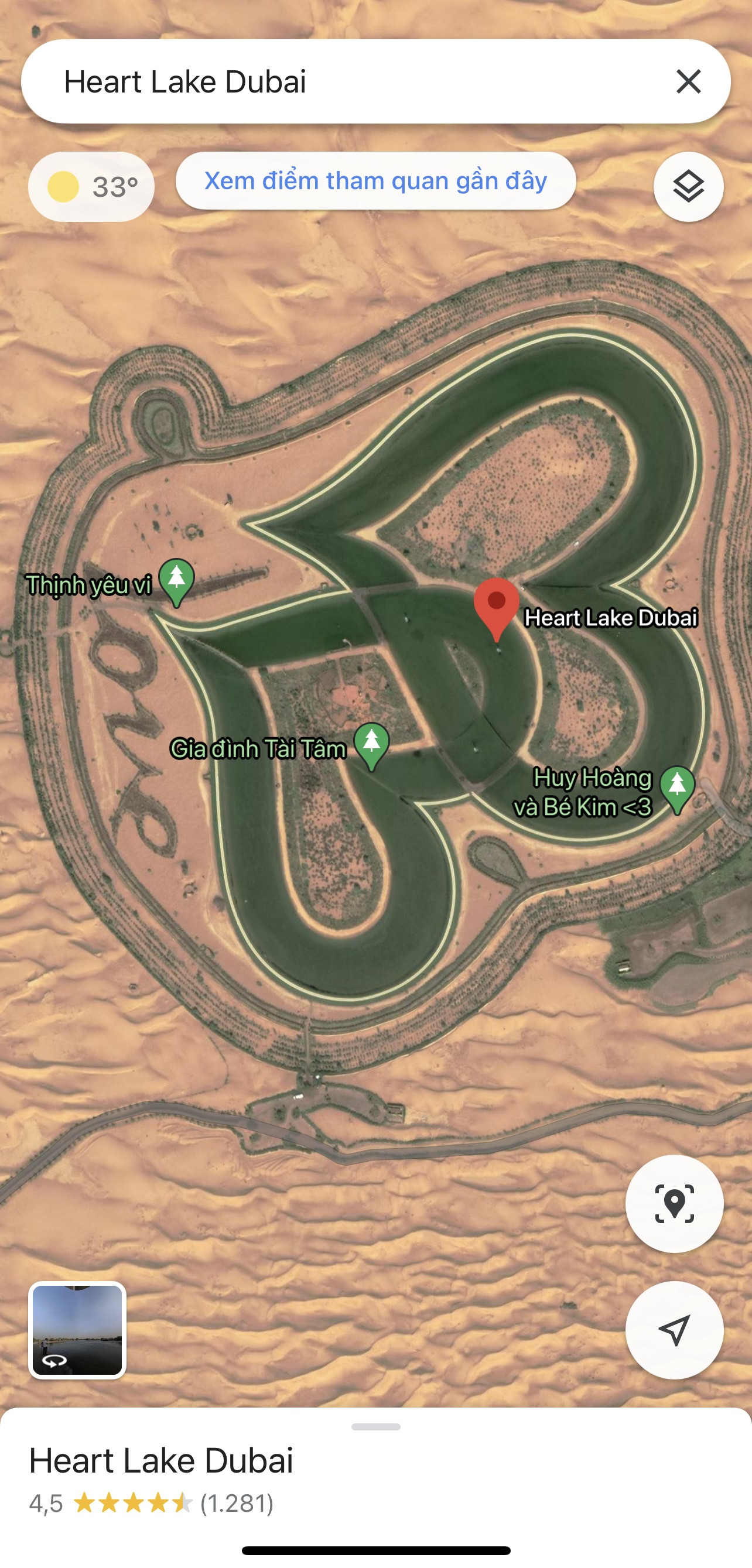Viewport: 752px width, 1568px height.
Task: Activate the location scanner camera icon
Action: tap(674, 1203)
